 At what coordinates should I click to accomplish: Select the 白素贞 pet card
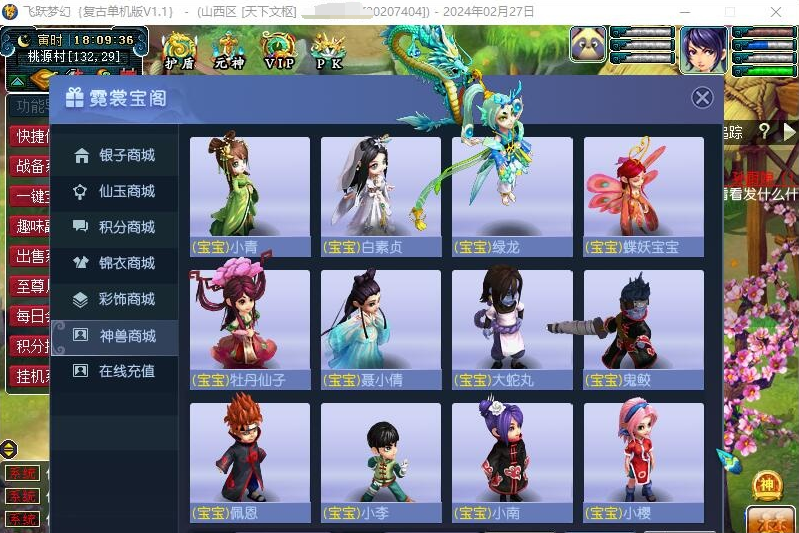[x=381, y=196]
